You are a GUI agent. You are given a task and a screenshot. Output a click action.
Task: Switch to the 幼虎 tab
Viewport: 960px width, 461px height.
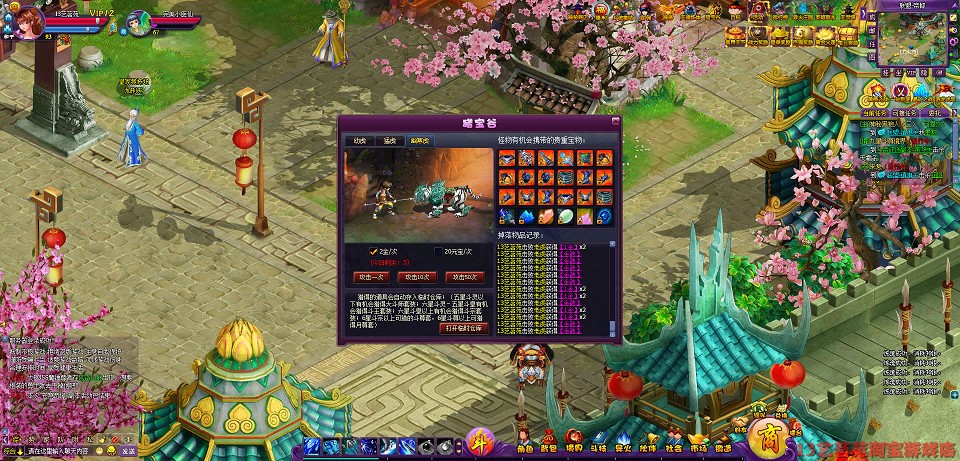point(361,141)
